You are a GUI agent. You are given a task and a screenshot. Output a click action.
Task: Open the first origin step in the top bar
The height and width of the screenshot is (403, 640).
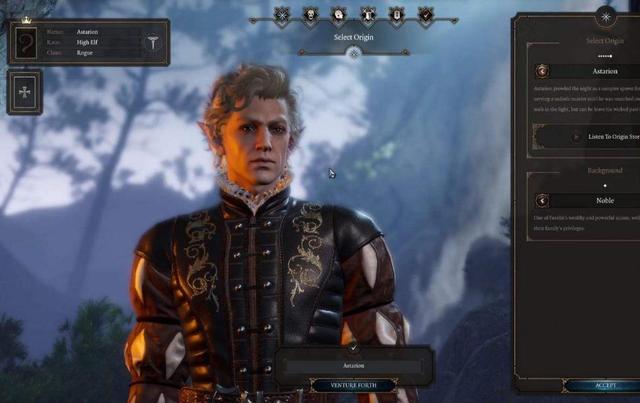coord(283,15)
